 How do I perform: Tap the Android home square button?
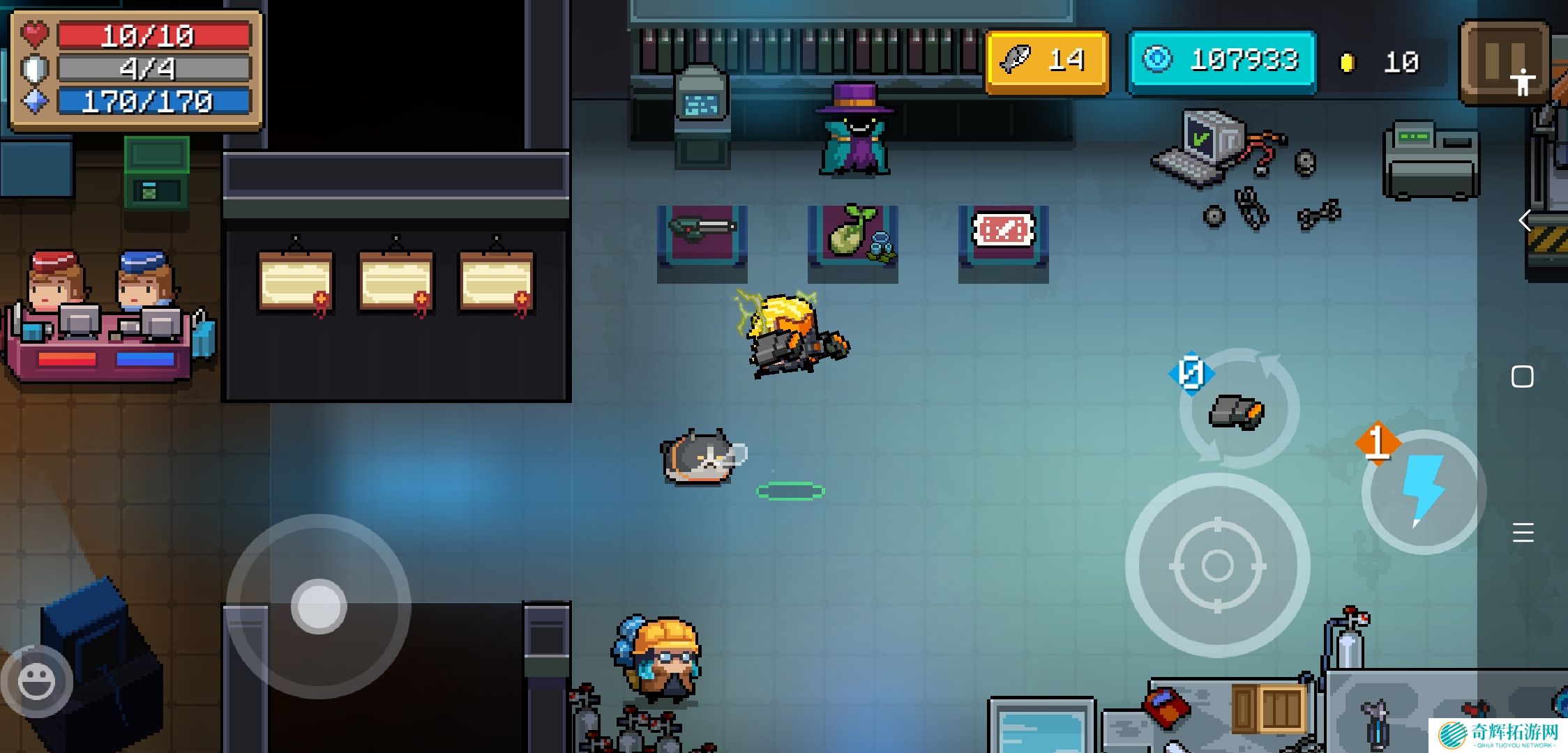tap(1523, 377)
